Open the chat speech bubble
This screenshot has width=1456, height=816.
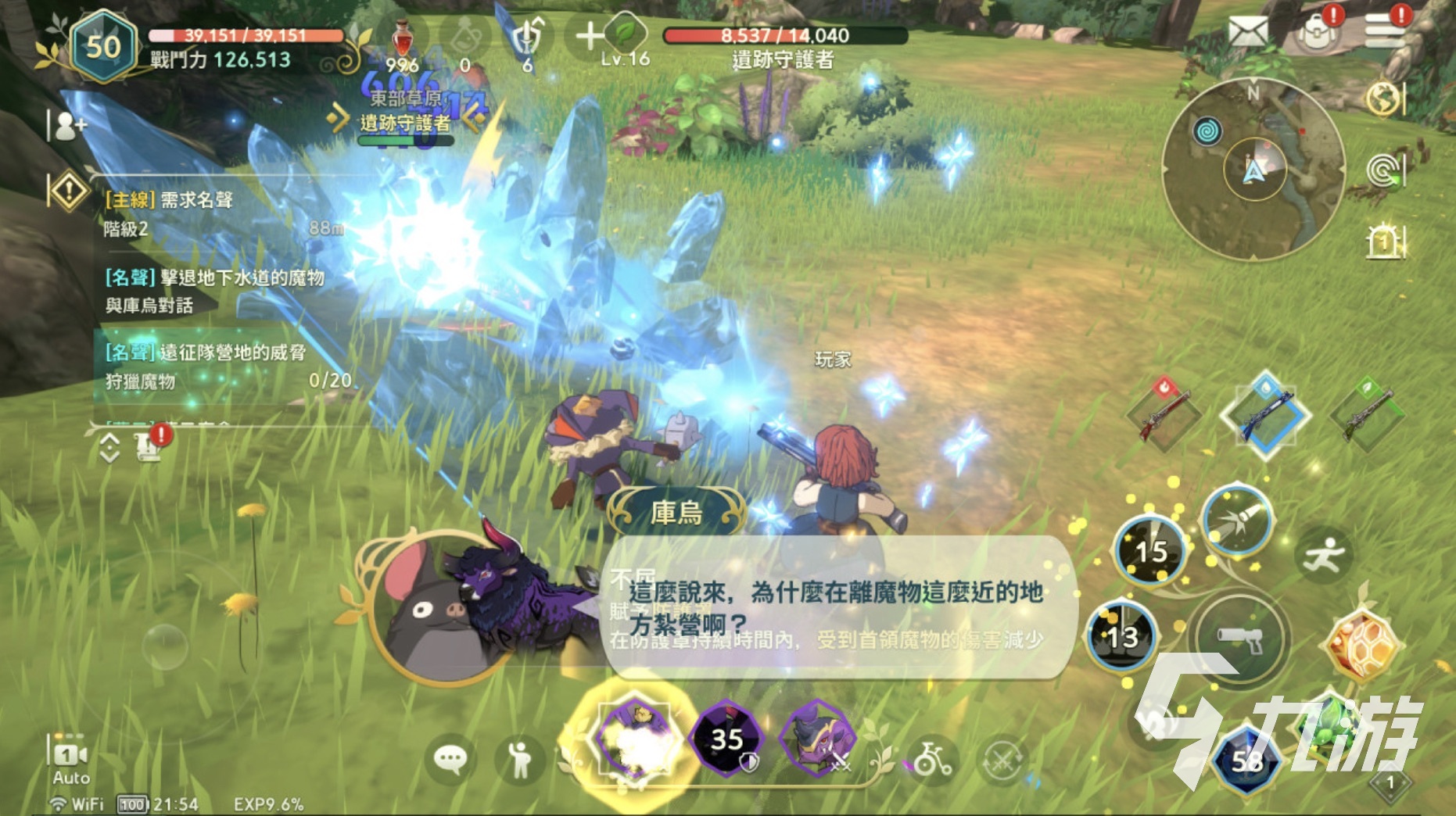tap(450, 759)
